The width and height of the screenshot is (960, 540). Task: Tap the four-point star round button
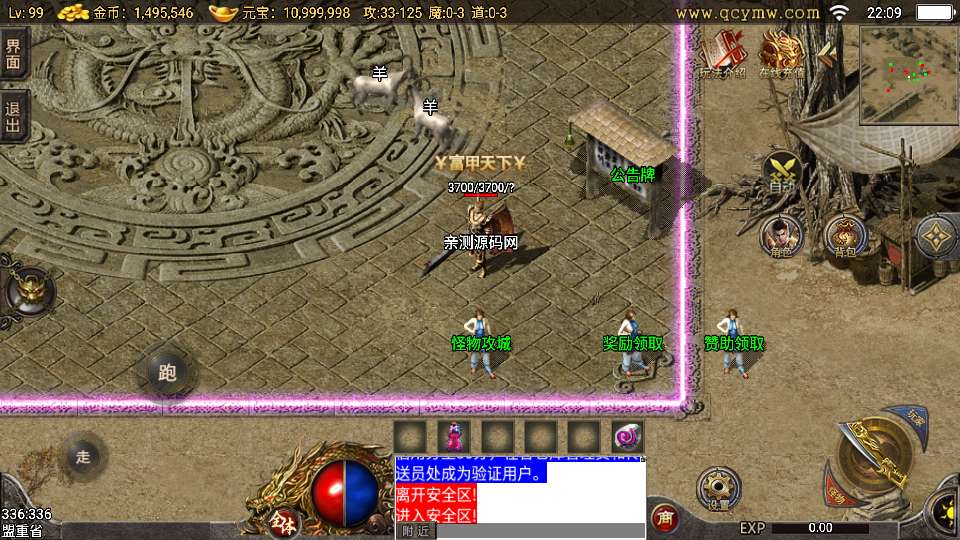[936, 237]
